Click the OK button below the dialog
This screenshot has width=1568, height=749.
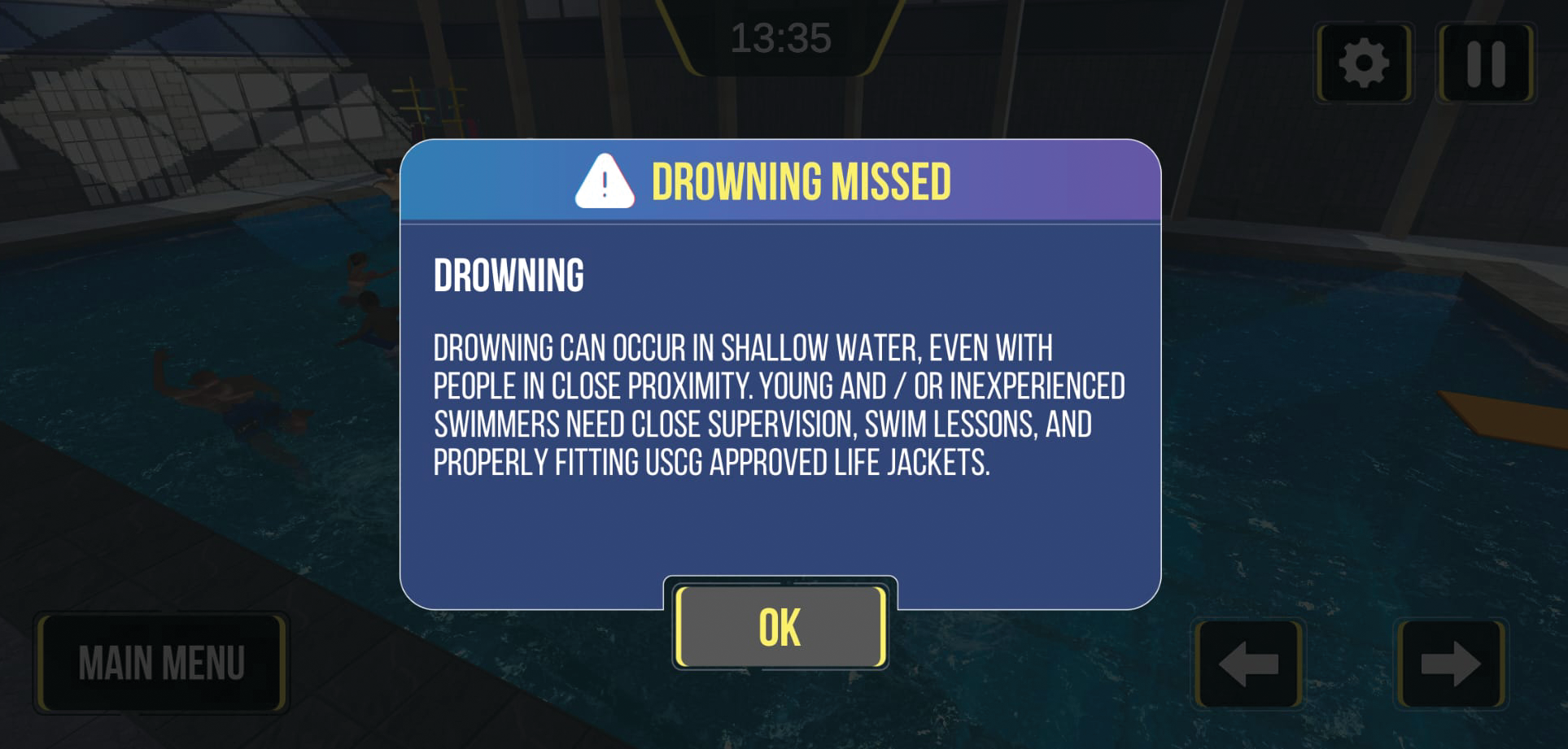tap(780, 626)
